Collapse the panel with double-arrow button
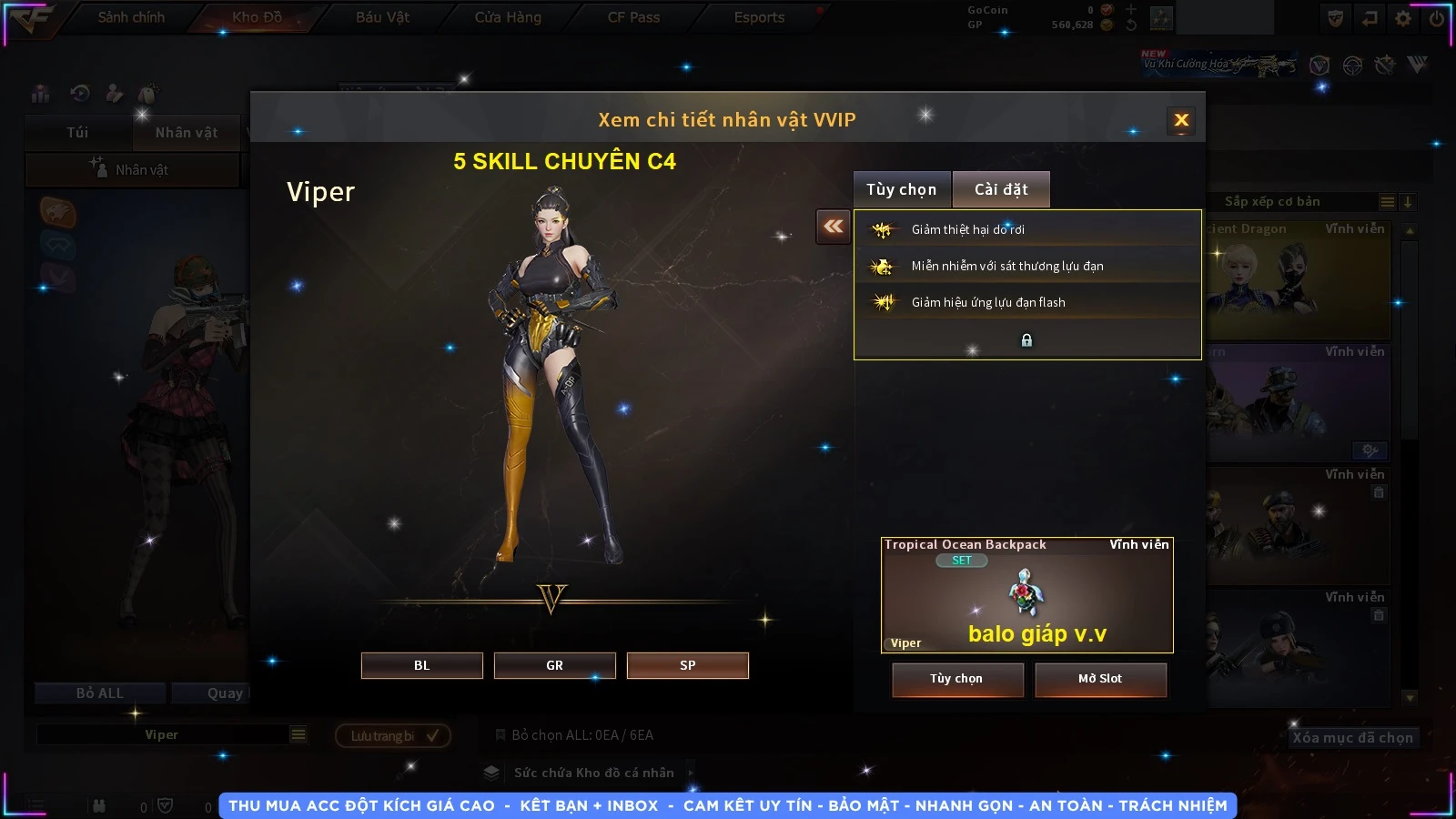The image size is (1456, 819). coord(833,227)
